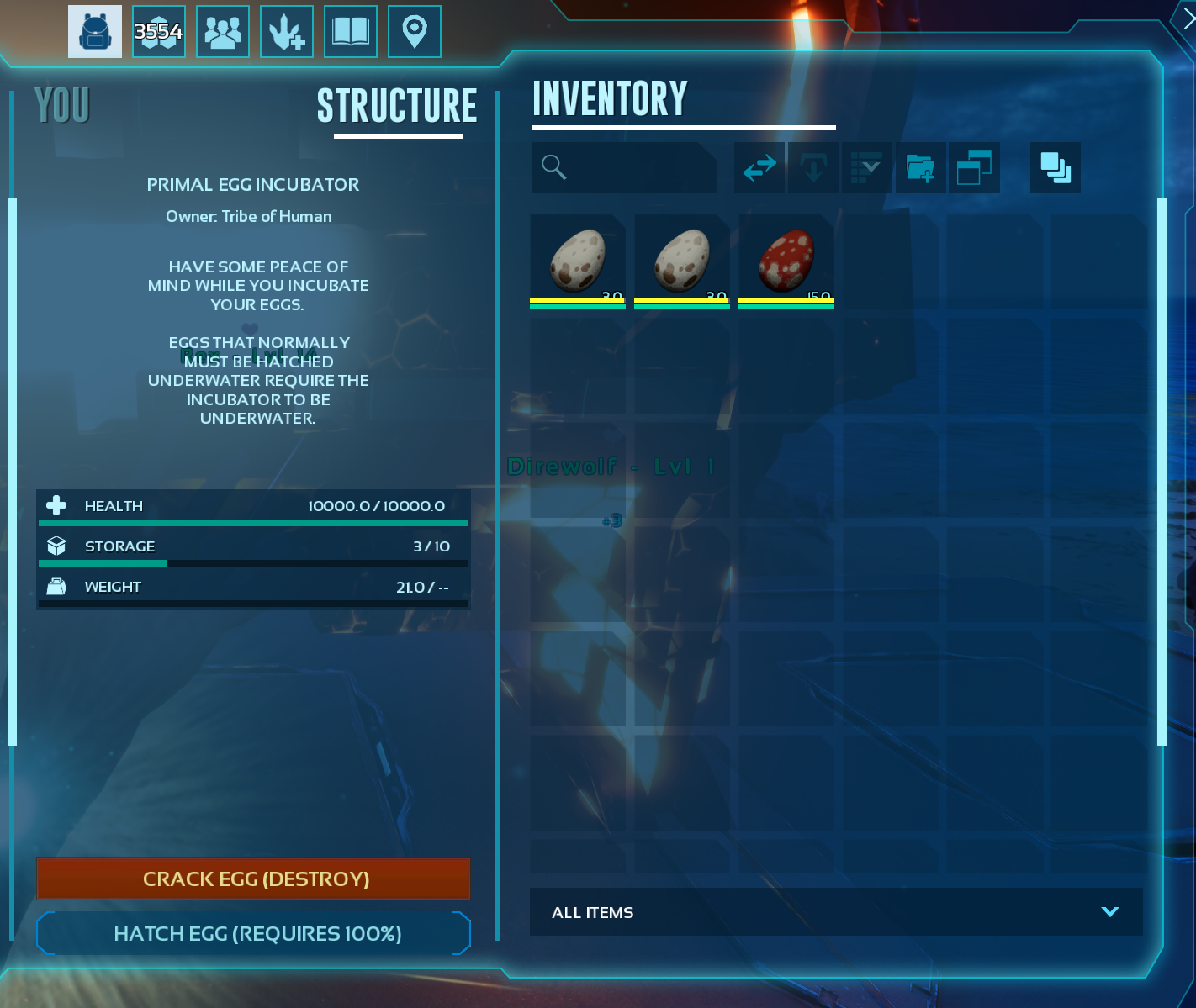Open the Tribe Manager icon
Viewport: 1196px width, 1008px height.
[x=222, y=31]
